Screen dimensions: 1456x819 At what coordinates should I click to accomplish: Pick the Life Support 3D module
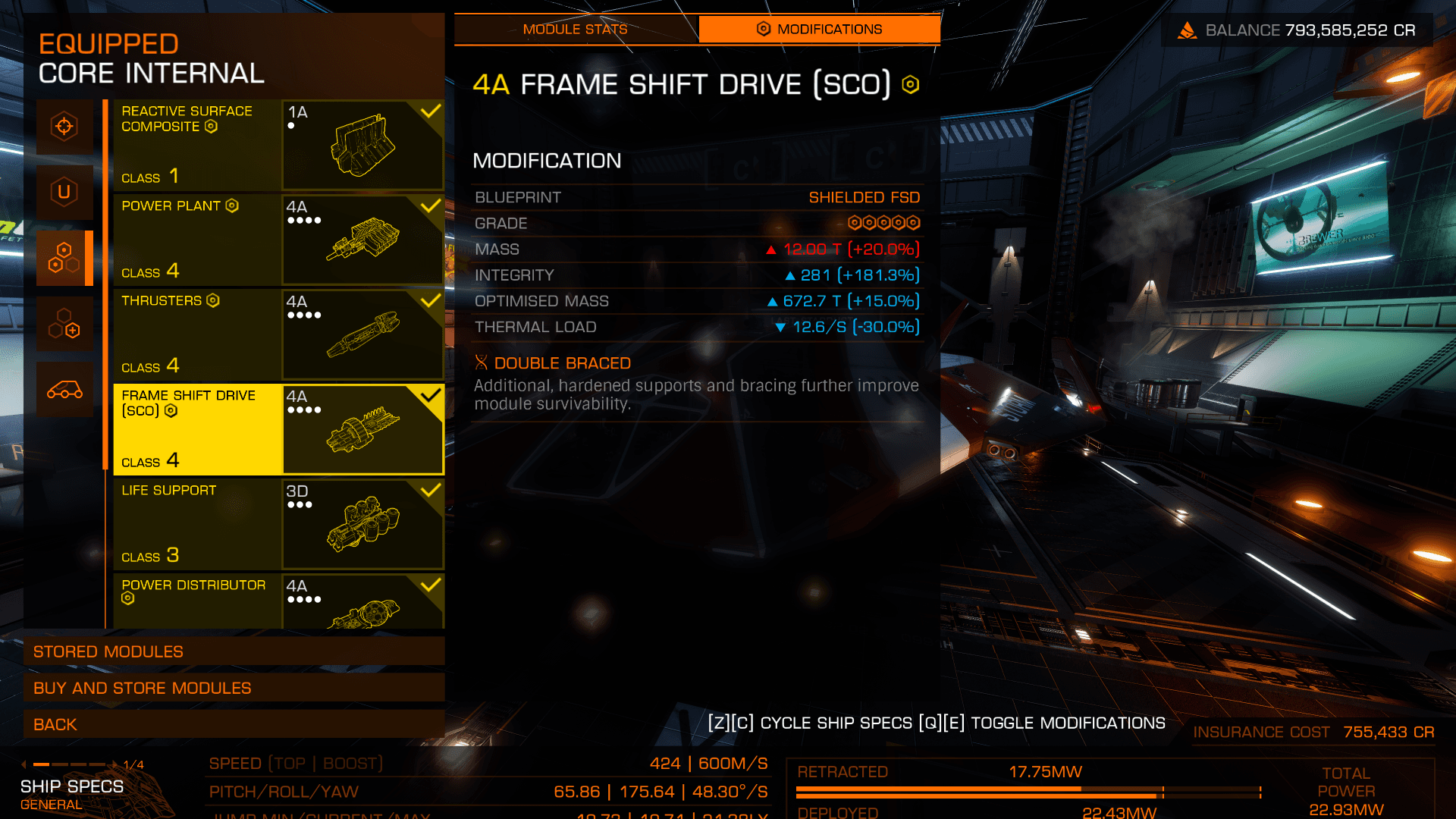coord(278,524)
